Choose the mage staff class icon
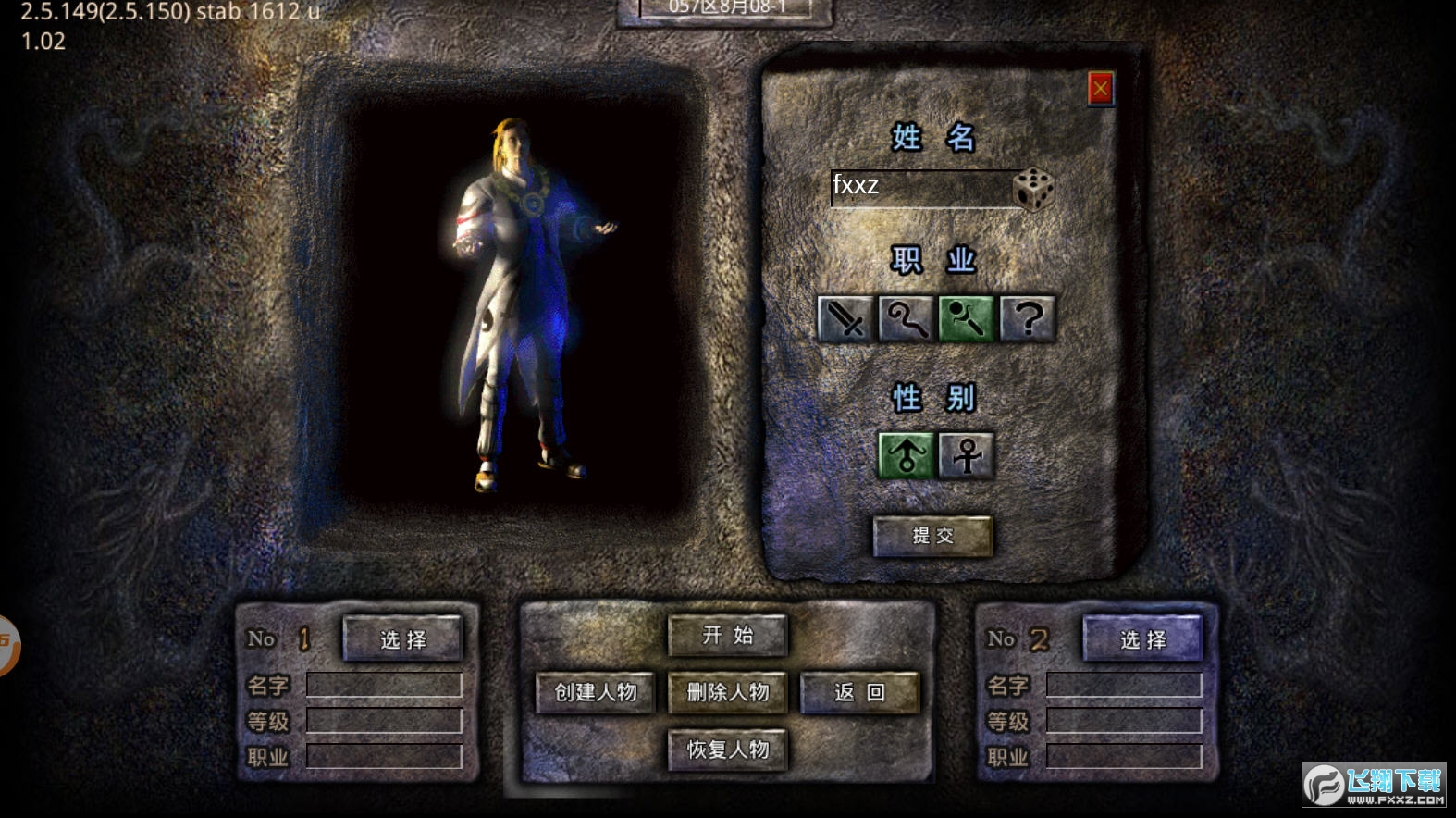Viewport: 1456px width, 818px height. click(905, 320)
